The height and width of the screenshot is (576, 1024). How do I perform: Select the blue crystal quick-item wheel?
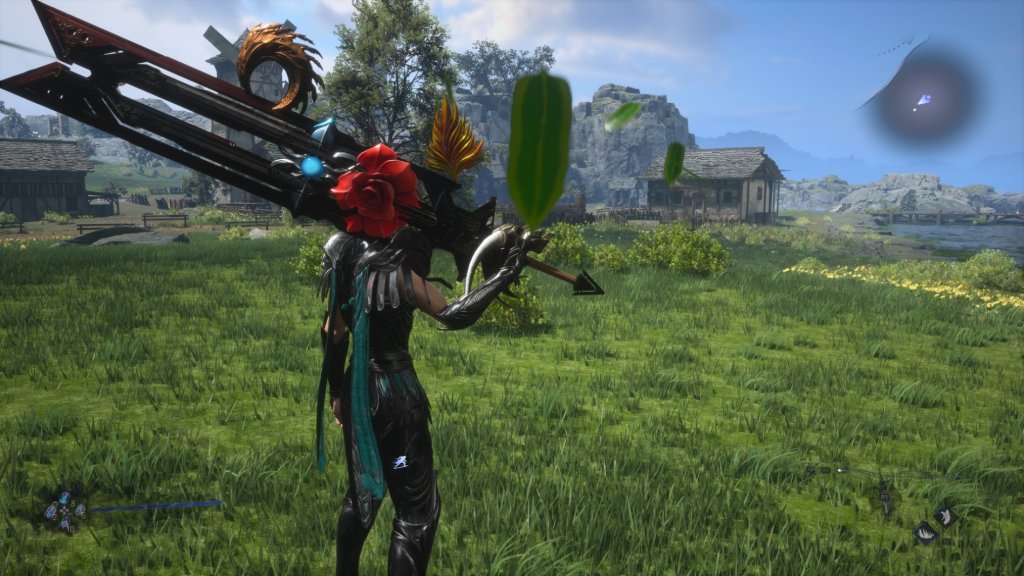pyautogui.click(x=65, y=512)
